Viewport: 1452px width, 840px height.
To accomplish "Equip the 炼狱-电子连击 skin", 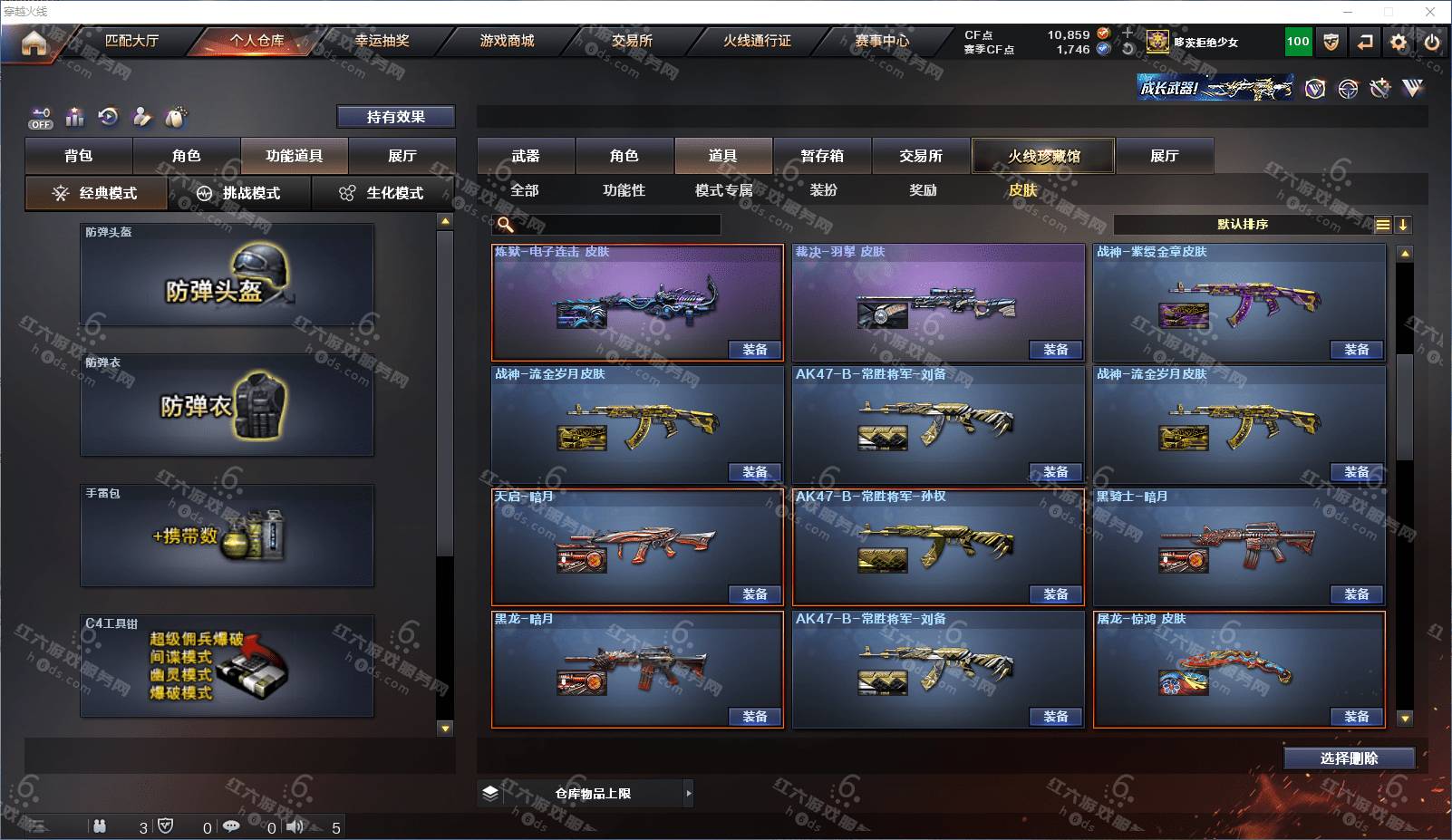I will pyautogui.click(x=754, y=350).
